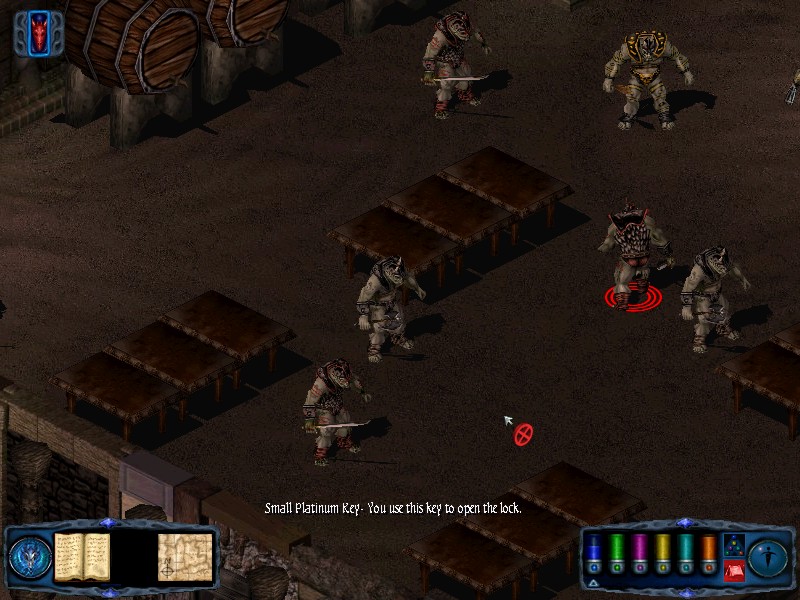Open the colored orbs triangle icon

point(733,546)
